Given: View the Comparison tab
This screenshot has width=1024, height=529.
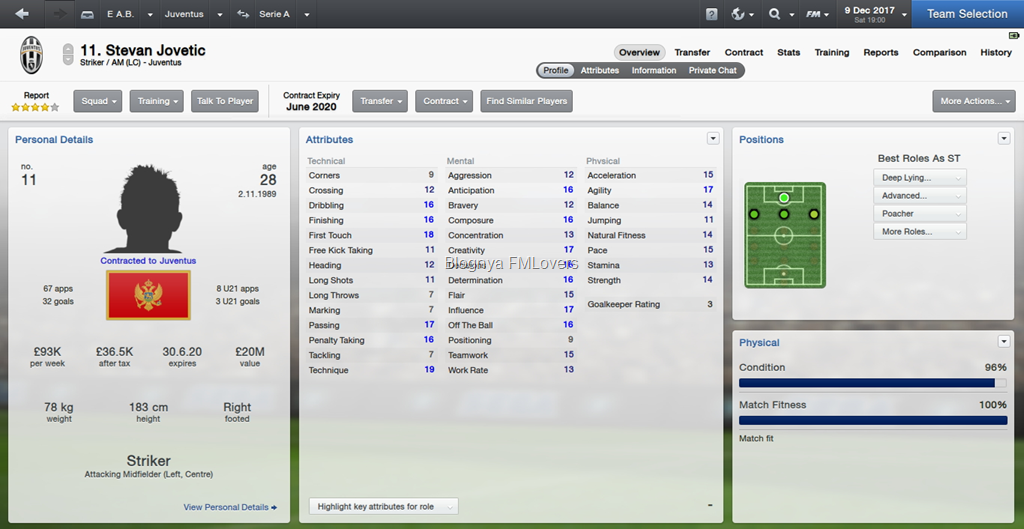Looking at the screenshot, I should tap(939, 53).
